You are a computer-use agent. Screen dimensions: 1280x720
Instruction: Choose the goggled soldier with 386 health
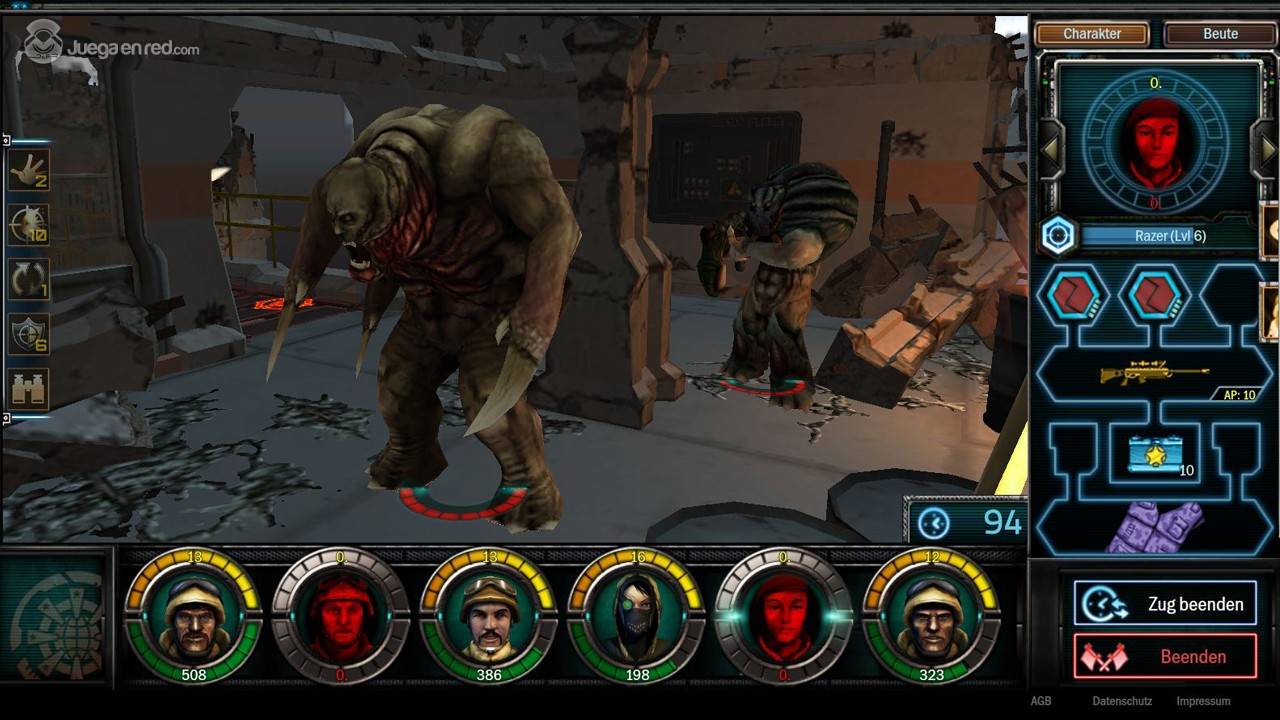tap(489, 617)
